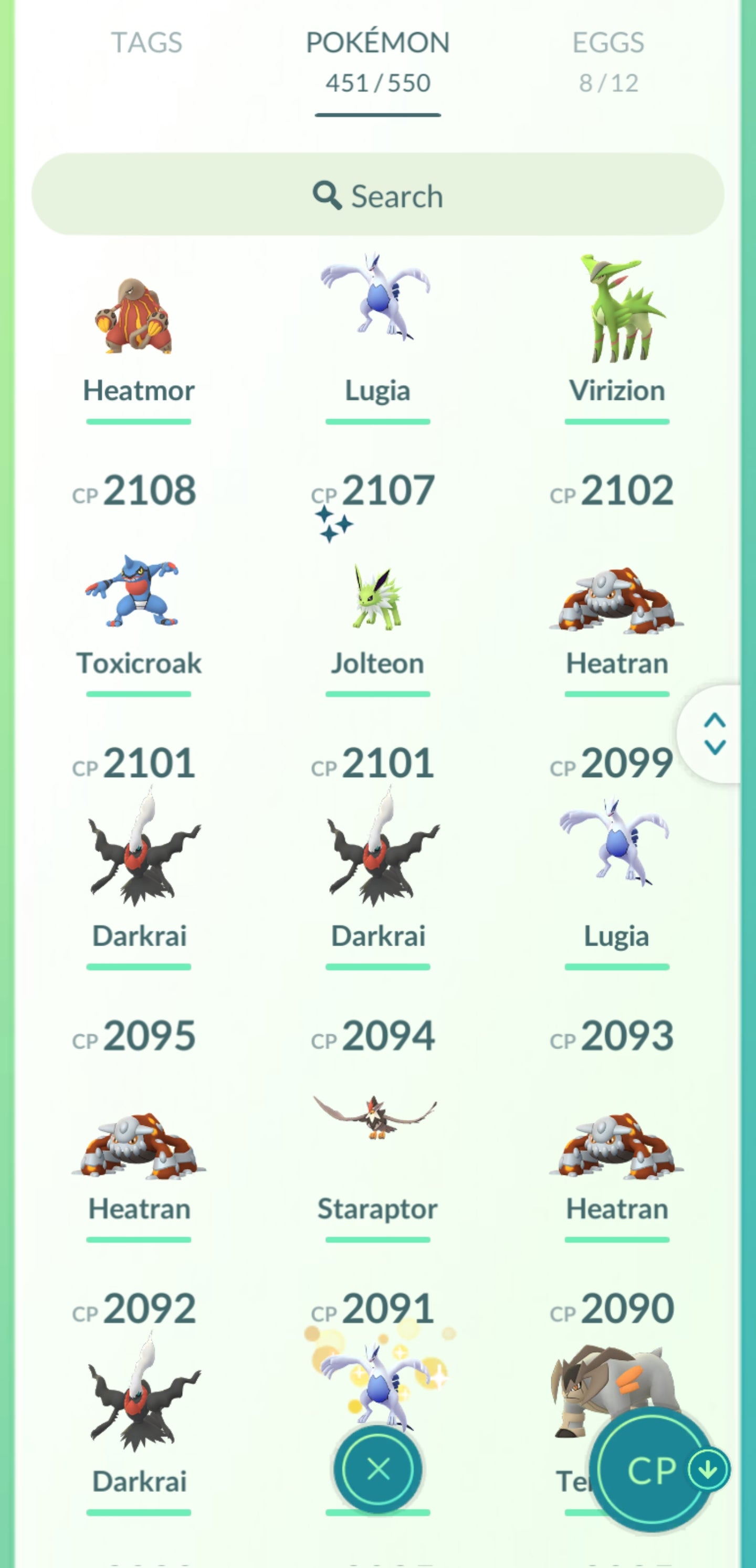756x1568 pixels.
Task: Select the shiny Jolteon CP 2107
Action: coord(377,597)
